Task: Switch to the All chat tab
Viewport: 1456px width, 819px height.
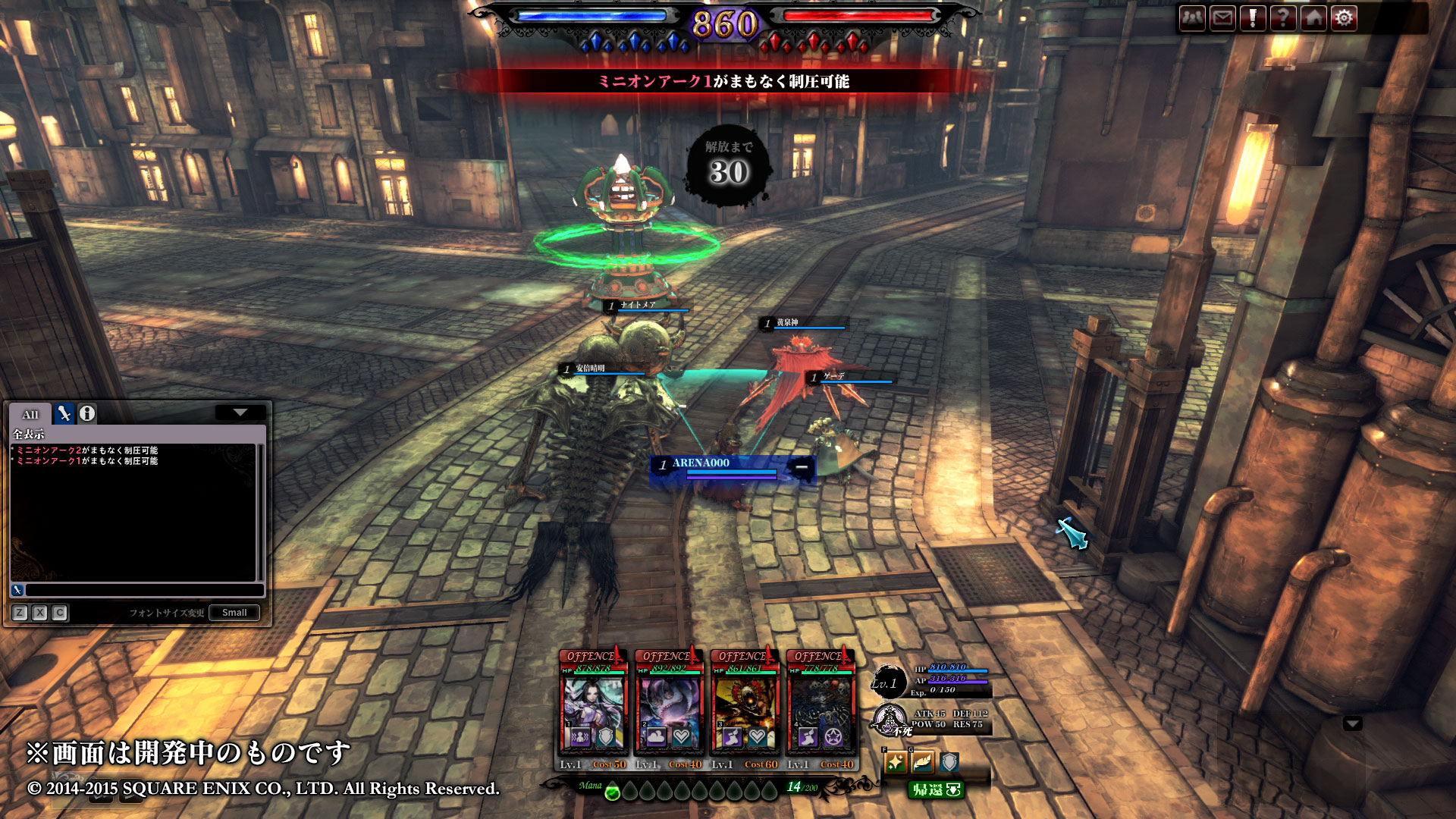Action: 30,414
